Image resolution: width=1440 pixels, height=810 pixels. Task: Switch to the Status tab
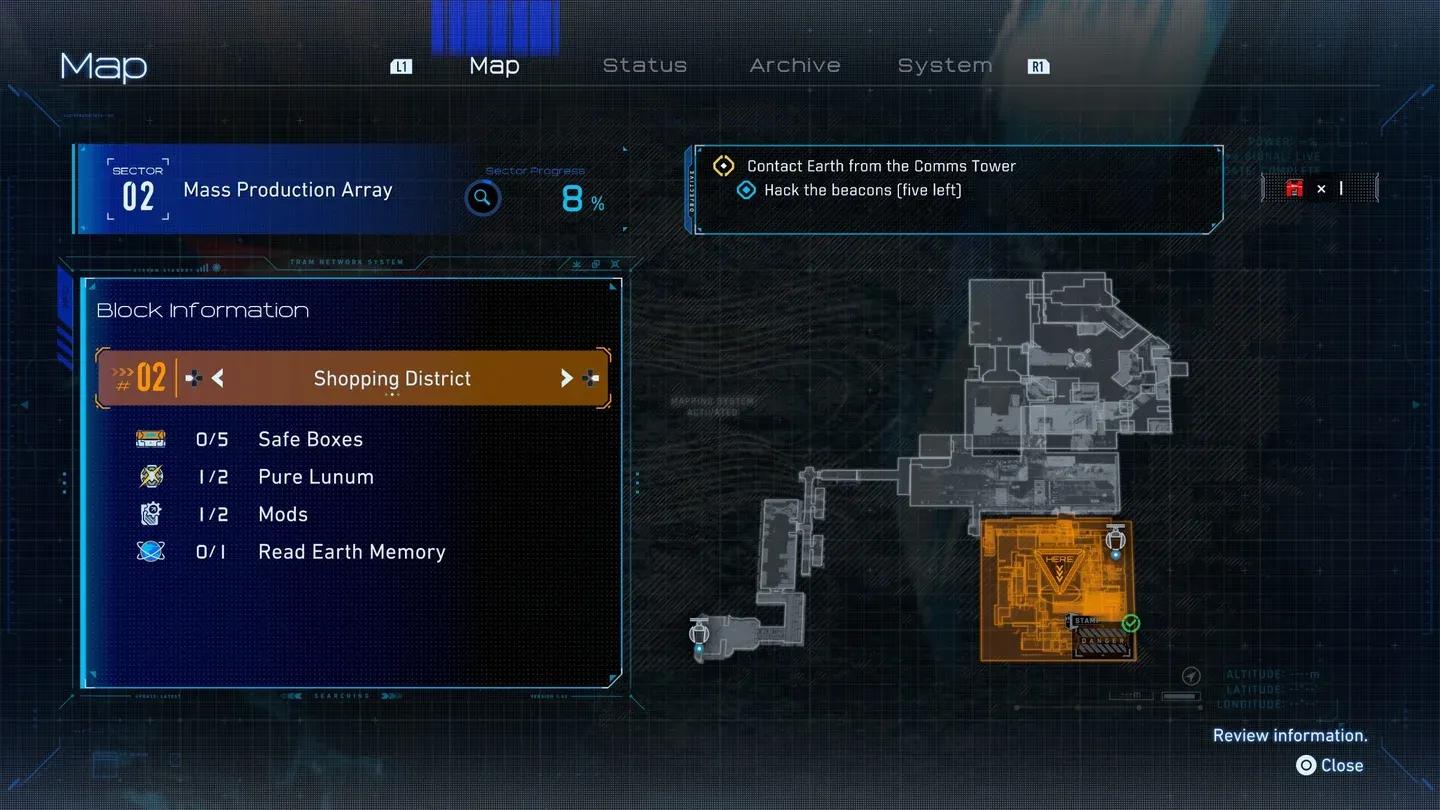(x=644, y=65)
